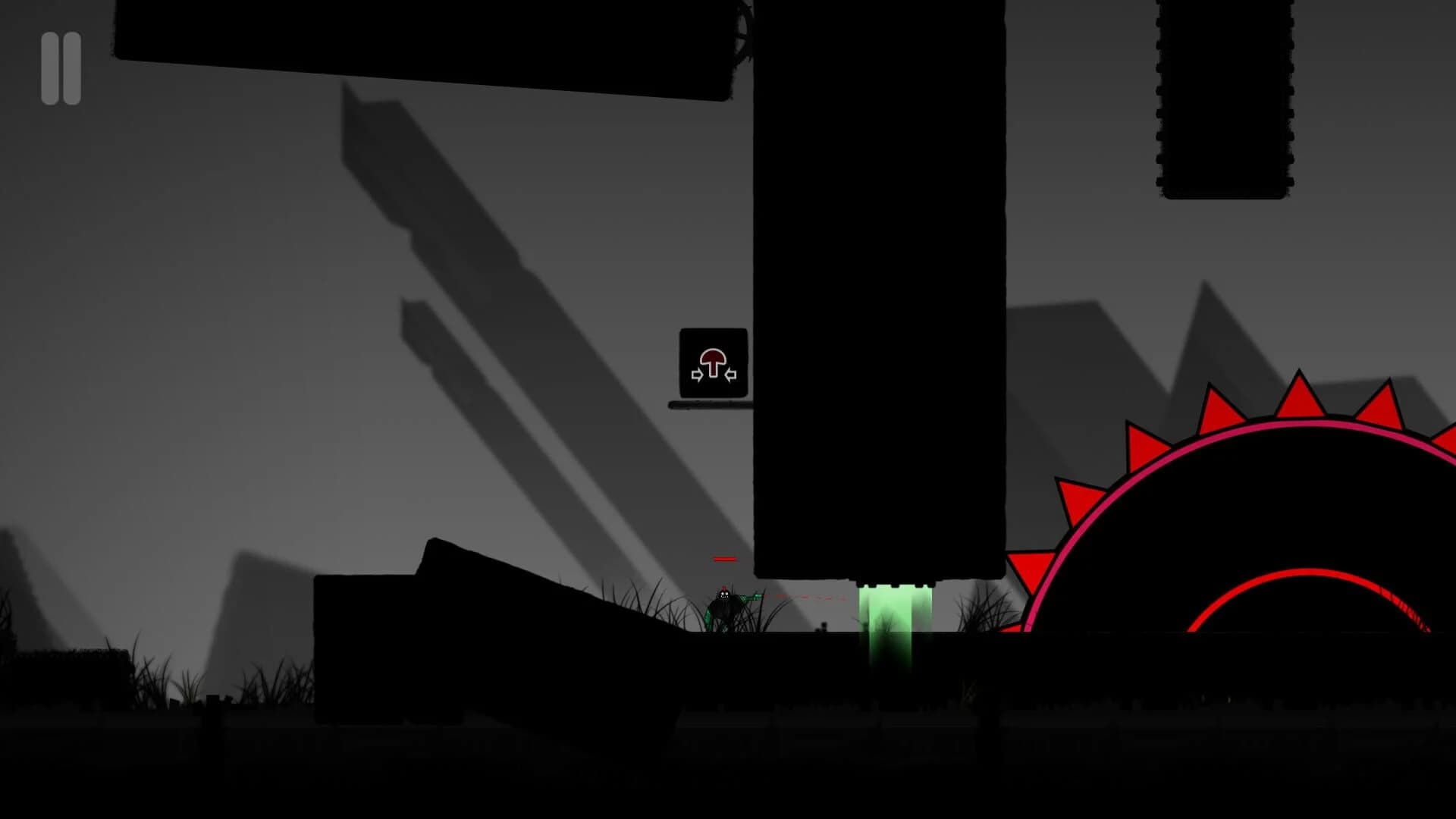Click the small dark figure near the grass
1456x819 pixels.
(x=824, y=627)
